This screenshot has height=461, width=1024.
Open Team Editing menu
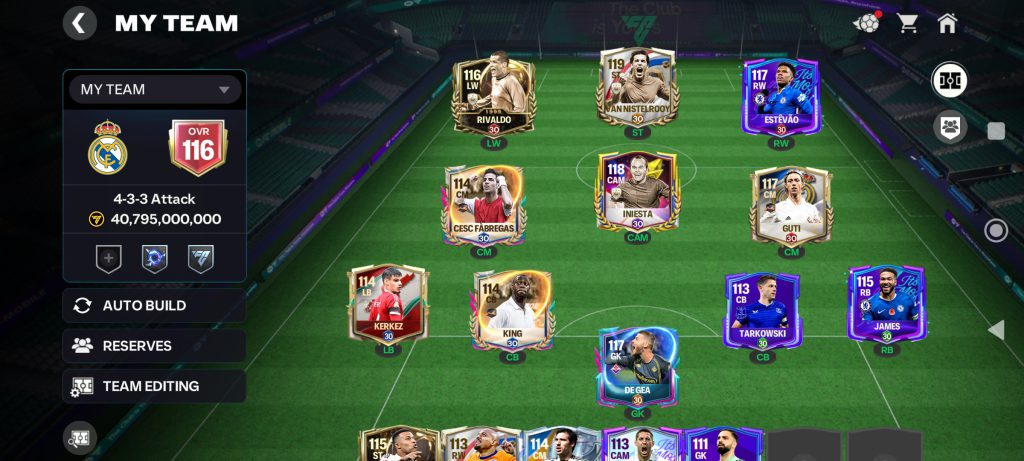coord(154,386)
